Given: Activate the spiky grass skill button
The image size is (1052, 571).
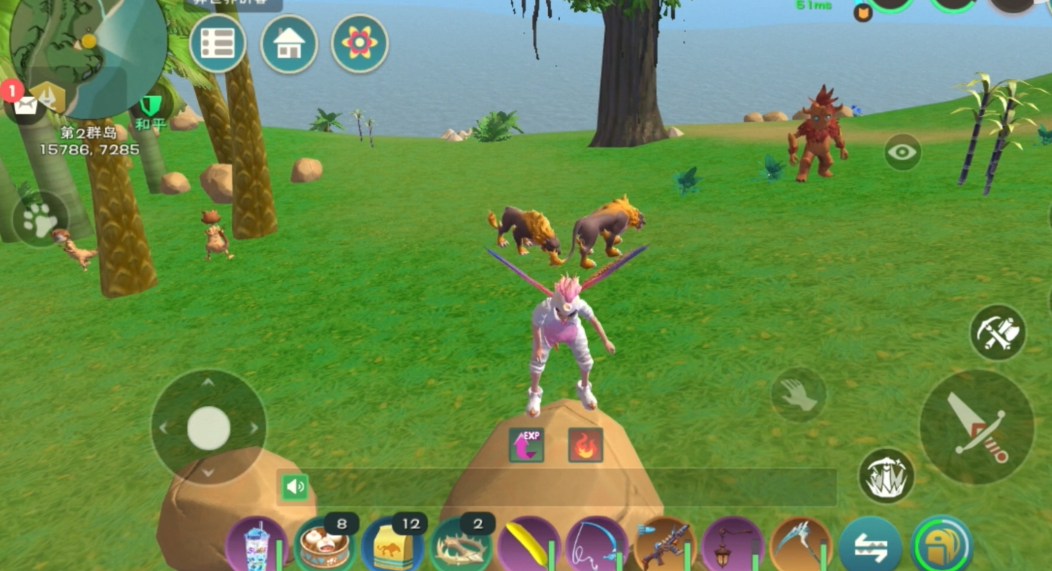Looking at the screenshot, I should pyautogui.click(x=886, y=475).
